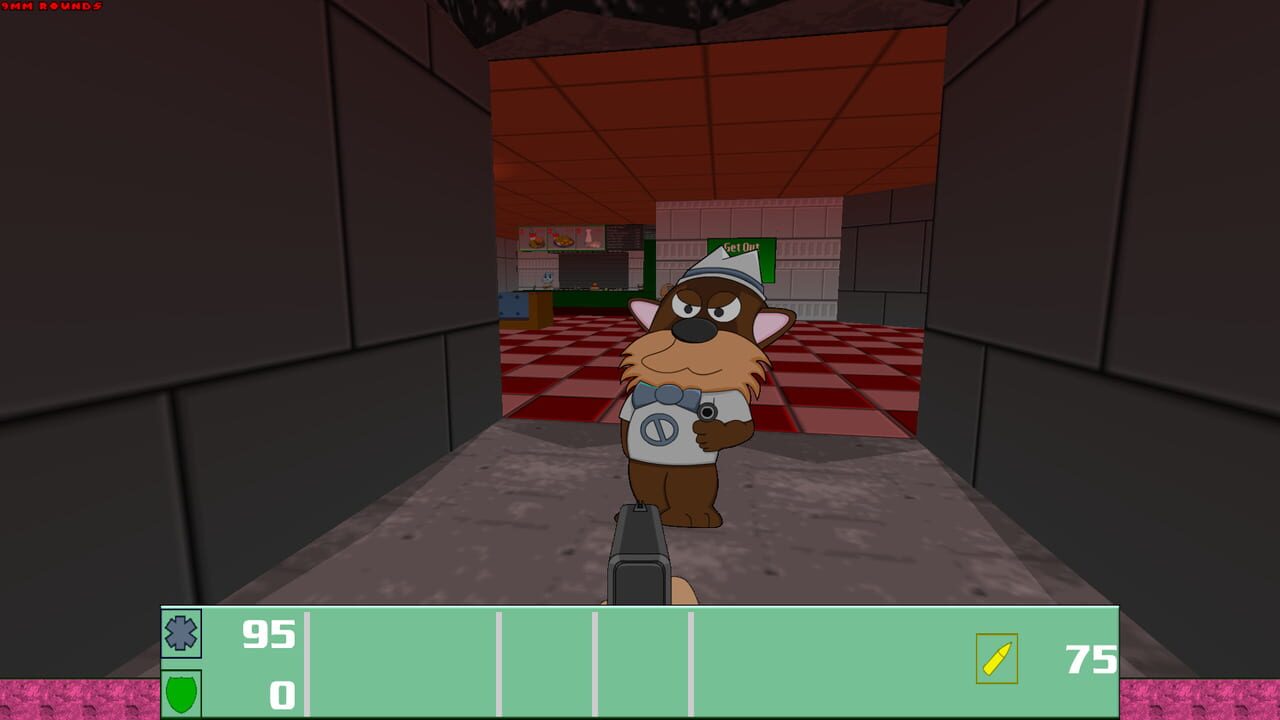Toggle the green 'Get Out' sign
The width and height of the screenshot is (1280, 720).
coord(740,247)
